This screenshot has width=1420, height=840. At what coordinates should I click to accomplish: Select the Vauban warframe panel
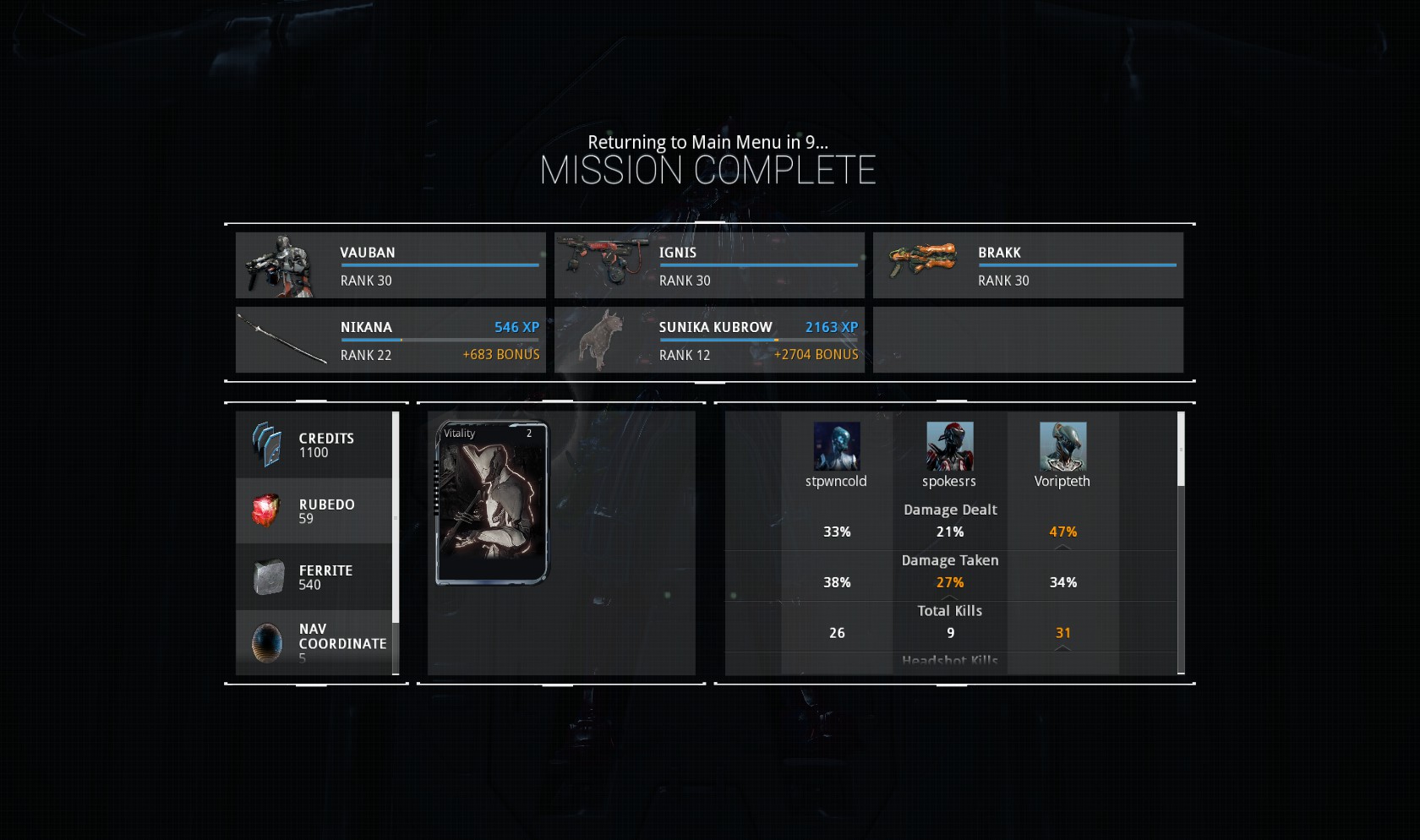point(390,265)
